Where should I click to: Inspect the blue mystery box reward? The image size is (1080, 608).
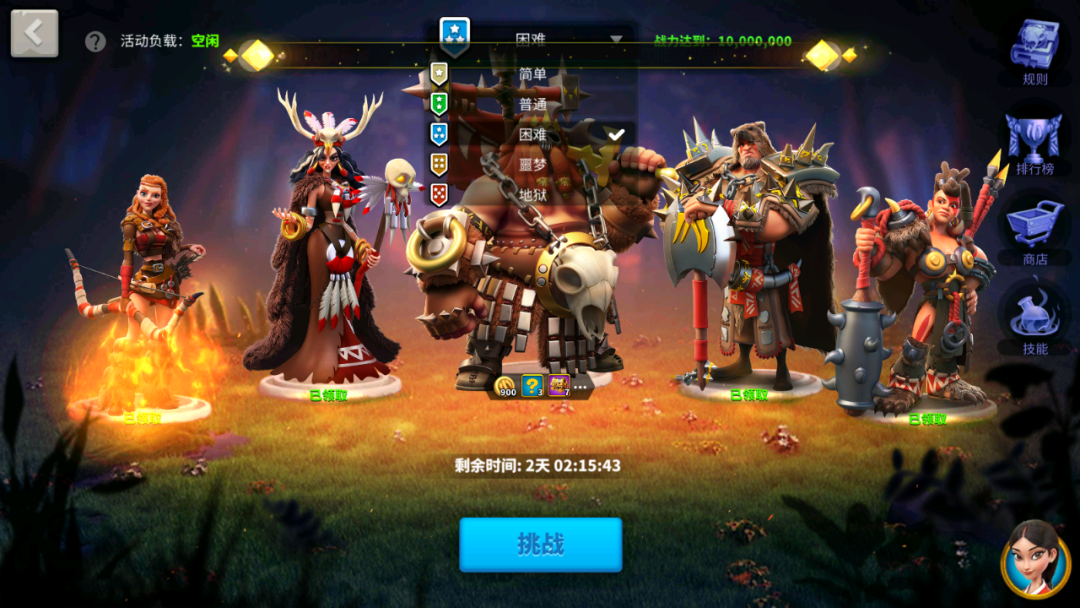click(x=533, y=385)
